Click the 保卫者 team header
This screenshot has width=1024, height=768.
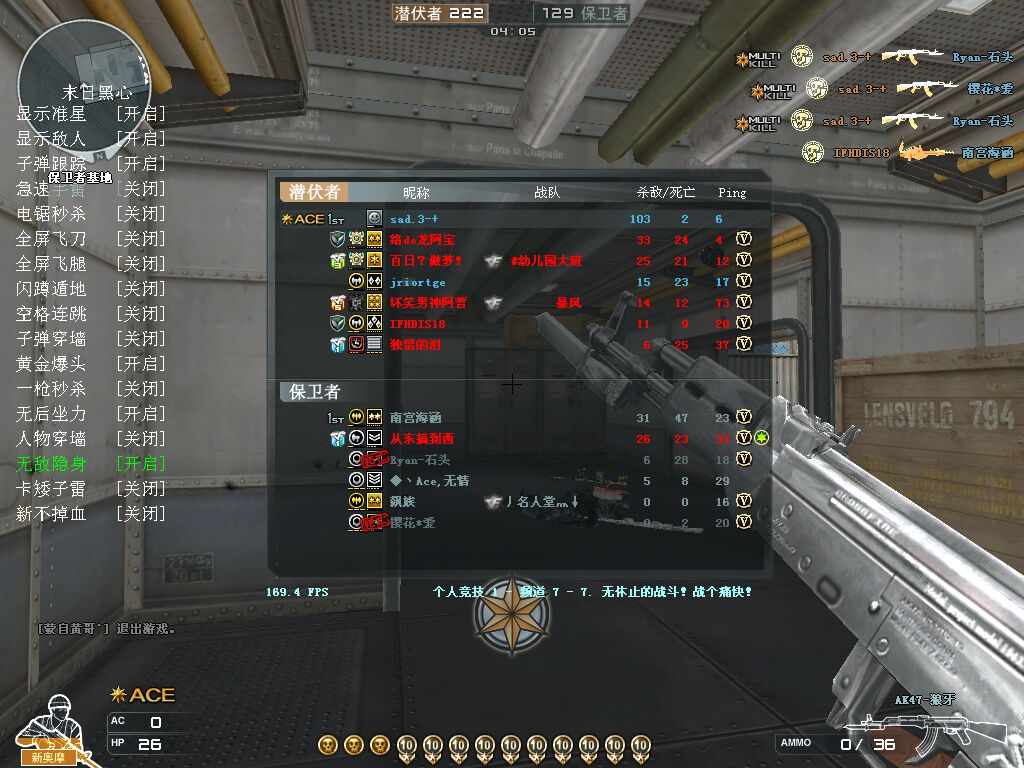point(315,391)
